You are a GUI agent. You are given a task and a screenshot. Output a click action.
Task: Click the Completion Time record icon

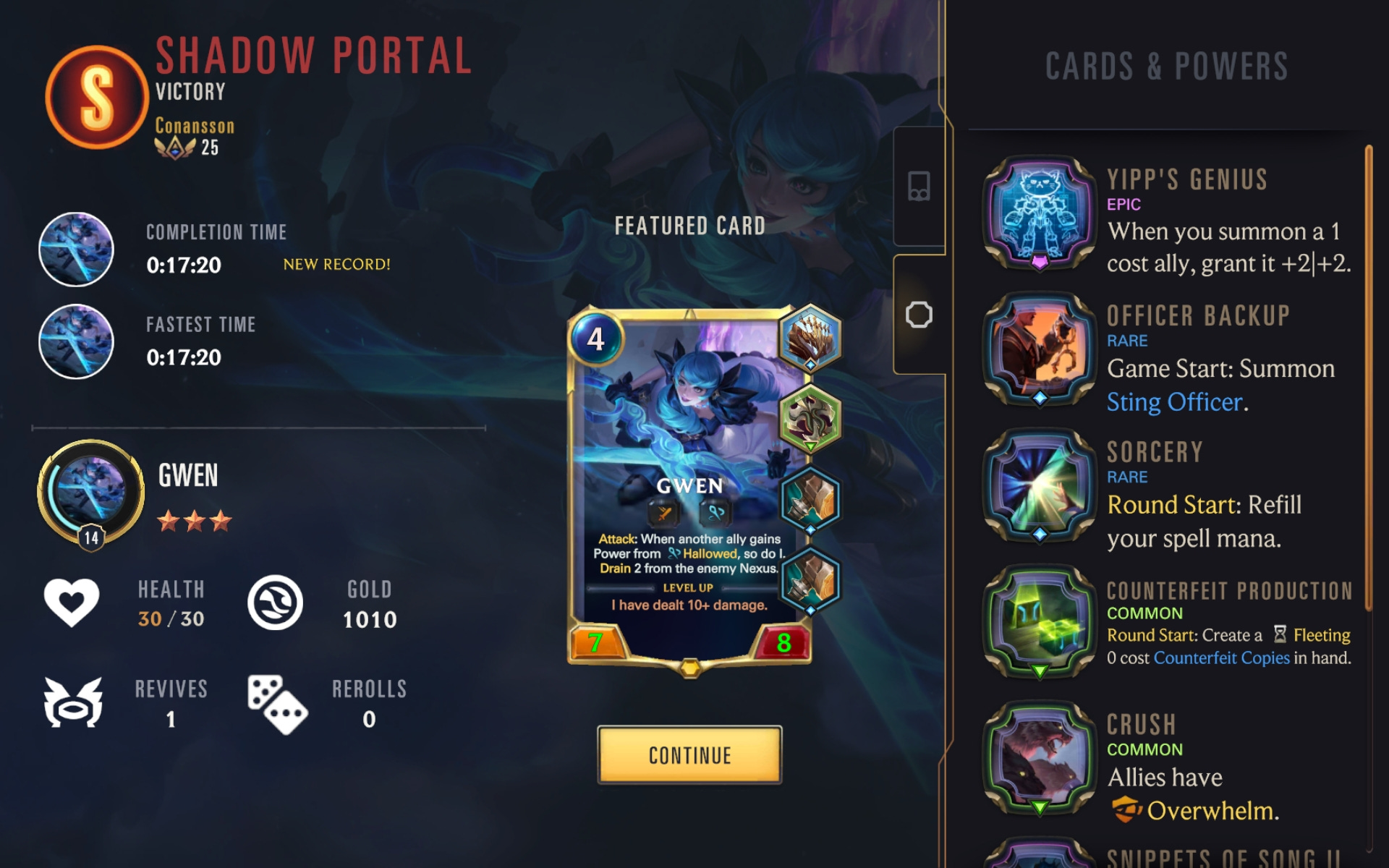pyautogui.click(x=75, y=249)
